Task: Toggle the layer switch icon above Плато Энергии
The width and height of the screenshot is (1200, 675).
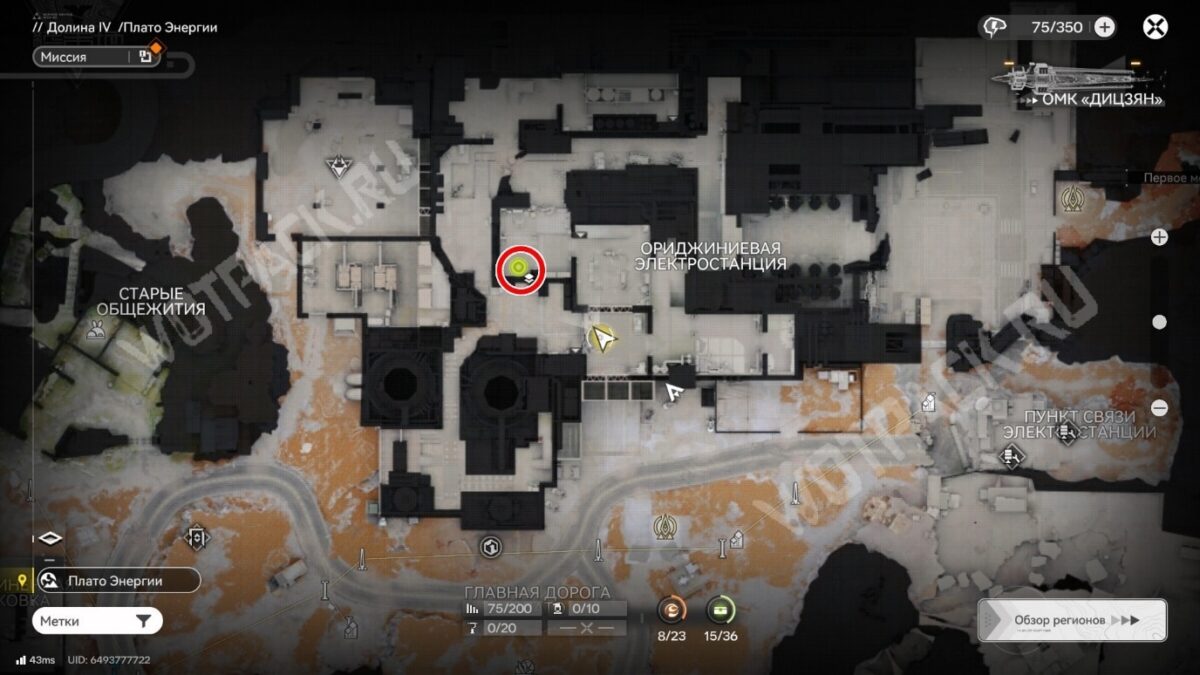Action: pos(50,538)
